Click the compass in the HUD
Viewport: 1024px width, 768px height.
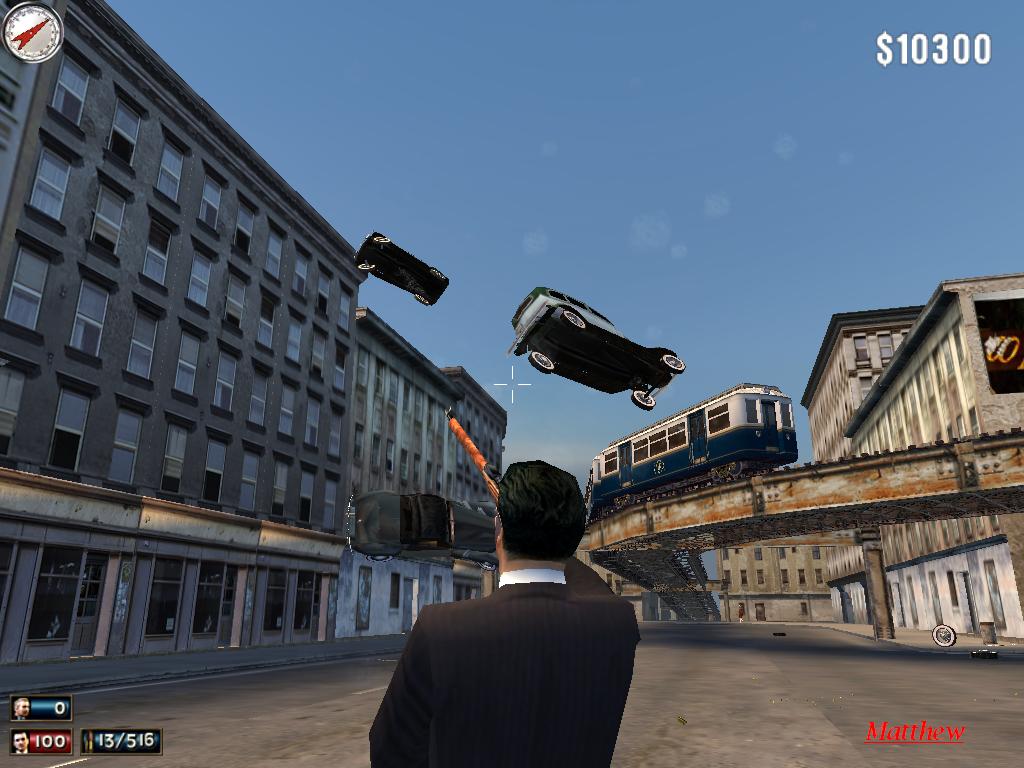[32, 32]
